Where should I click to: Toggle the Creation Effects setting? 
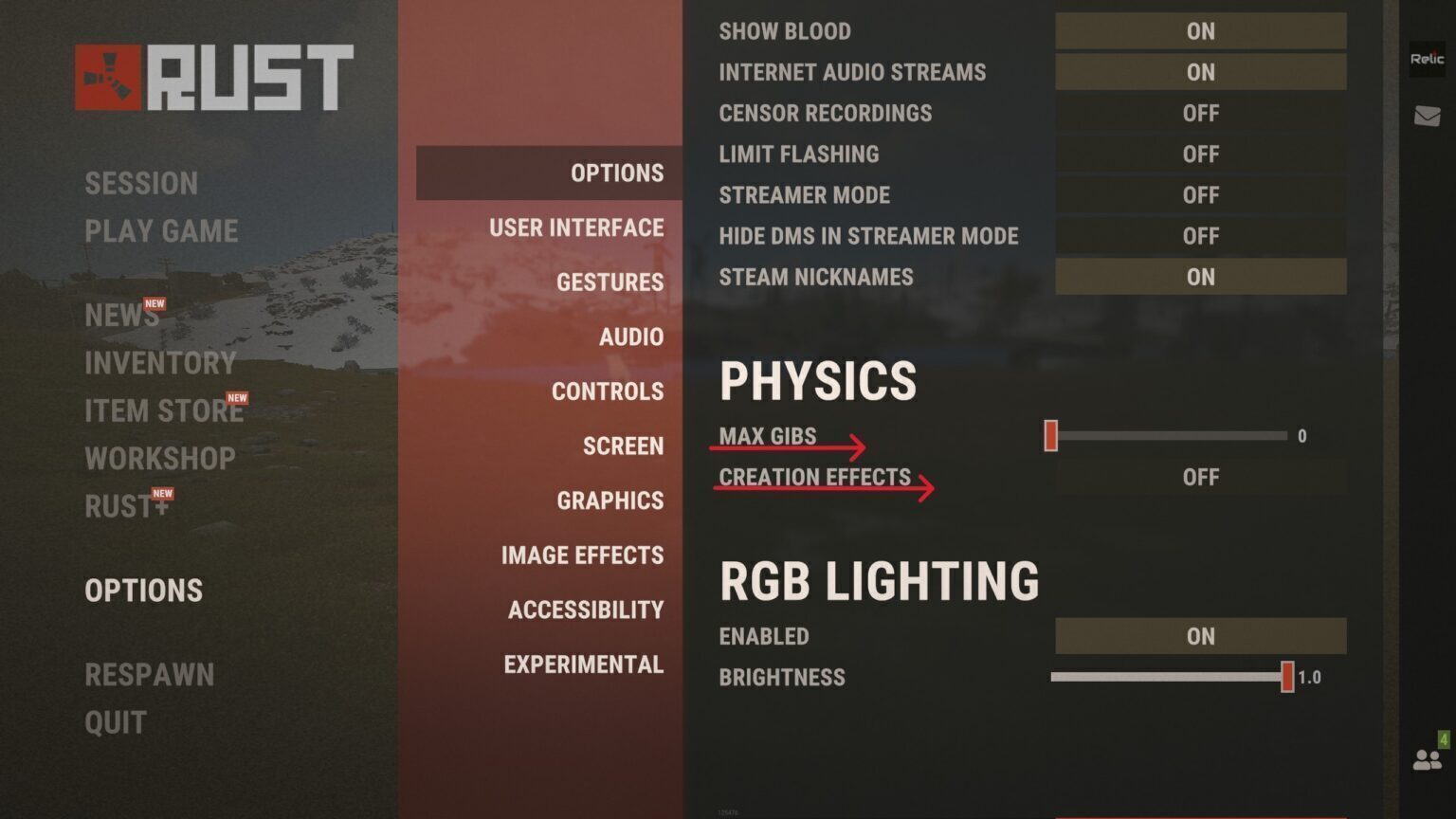pyautogui.click(x=1200, y=478)
